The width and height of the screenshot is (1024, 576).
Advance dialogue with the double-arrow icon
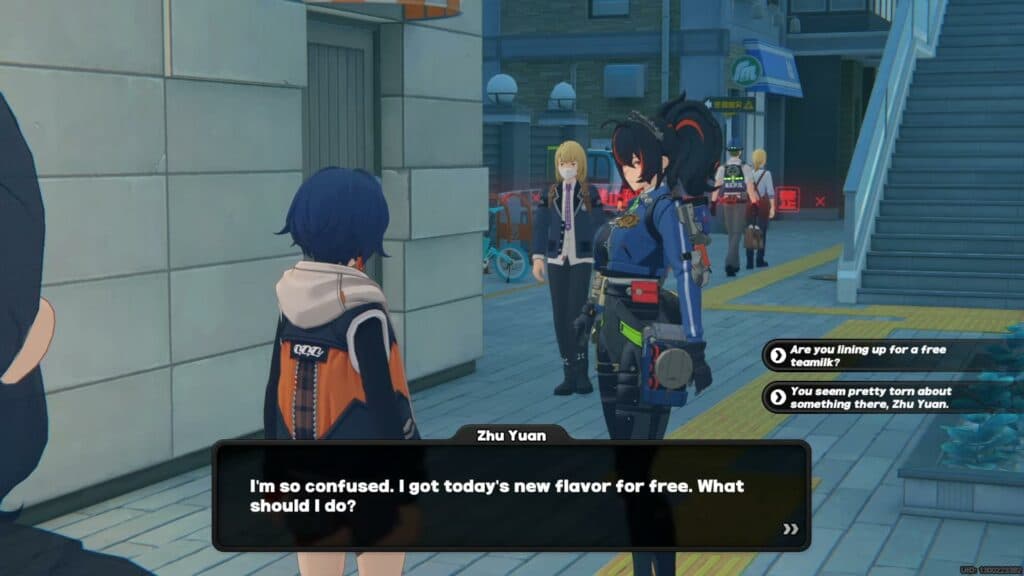coord(790,529)
